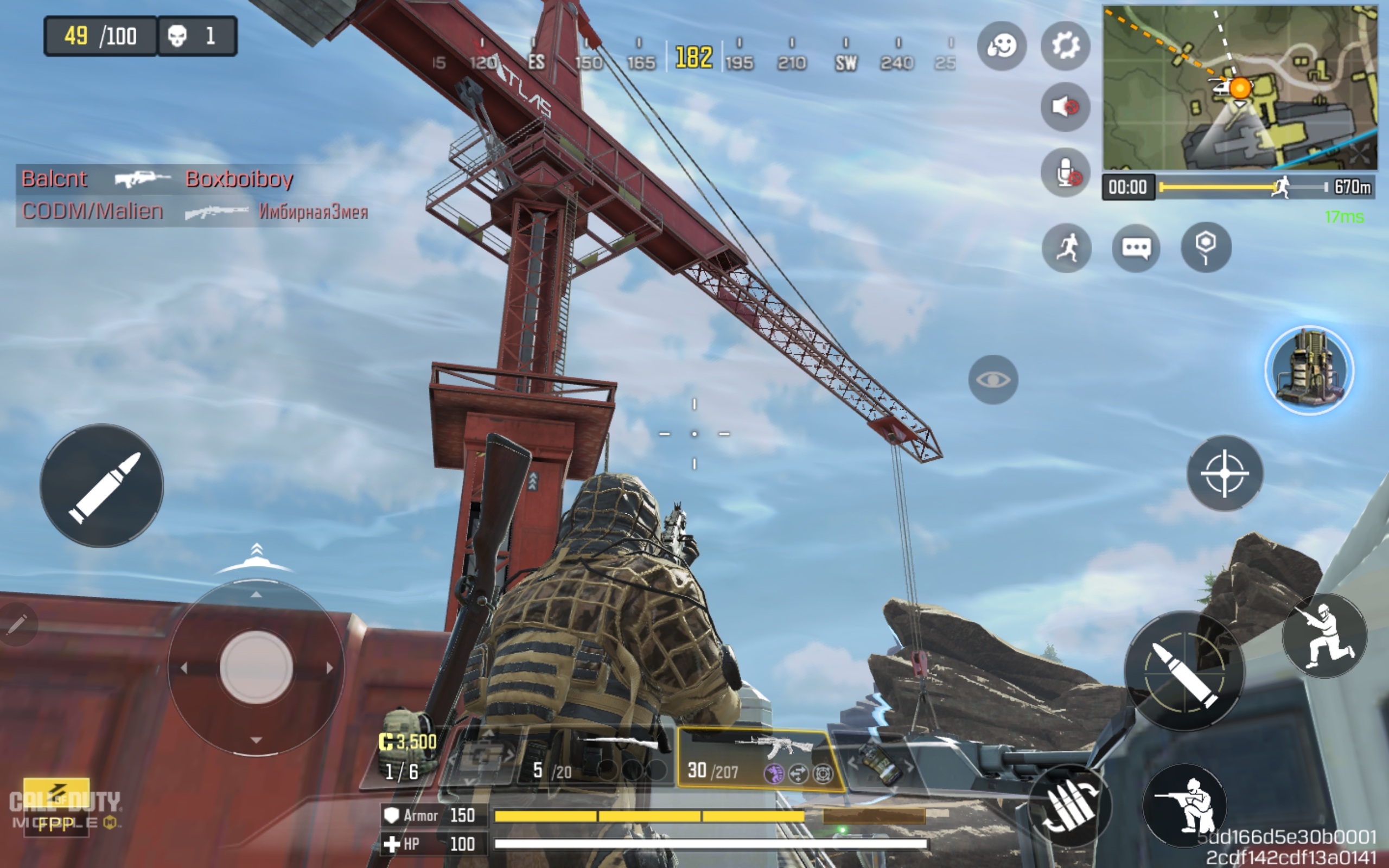Open the emote smiley wheel
Image resolution: width=1389 pixels, height=868 pixels.
1002,46
